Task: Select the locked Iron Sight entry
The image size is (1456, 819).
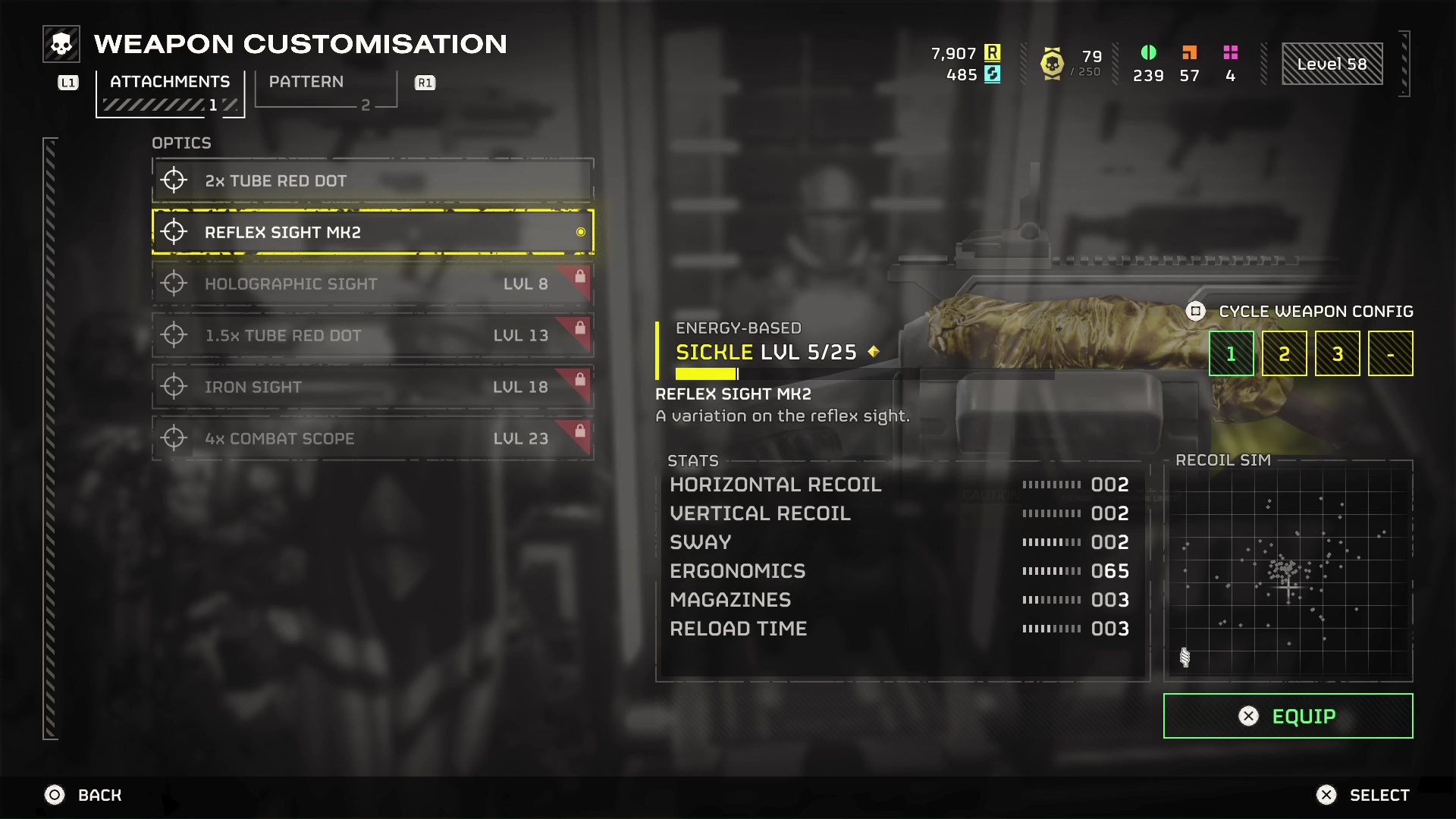Action: pyautogui.click(x=372, y=387)
